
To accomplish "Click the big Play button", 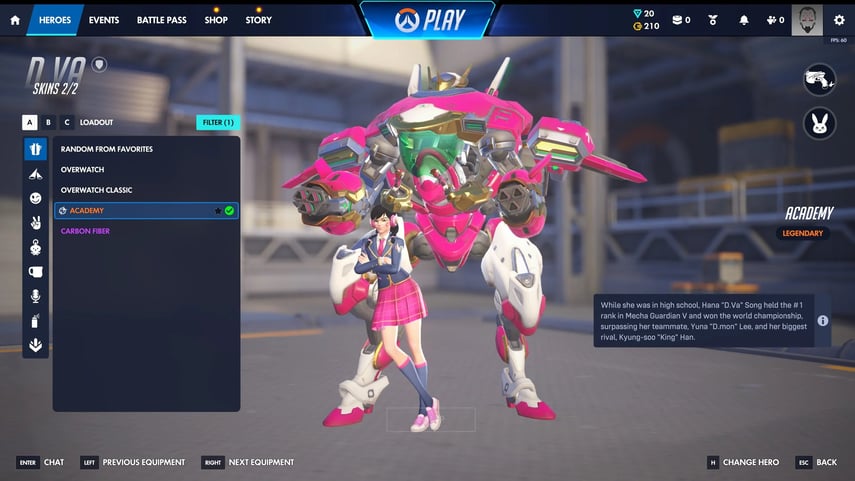I will click(x=427, y=21).
